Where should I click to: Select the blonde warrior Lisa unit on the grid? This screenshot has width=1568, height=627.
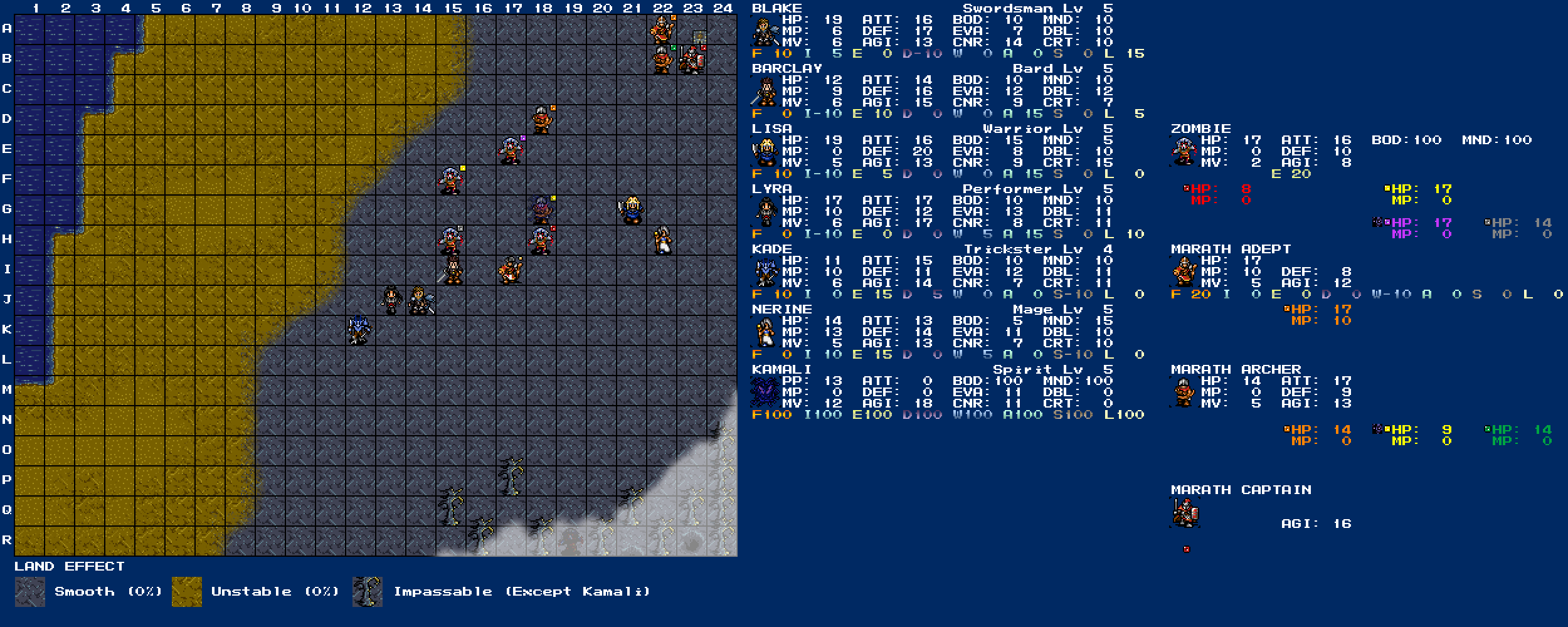(632, 210)
